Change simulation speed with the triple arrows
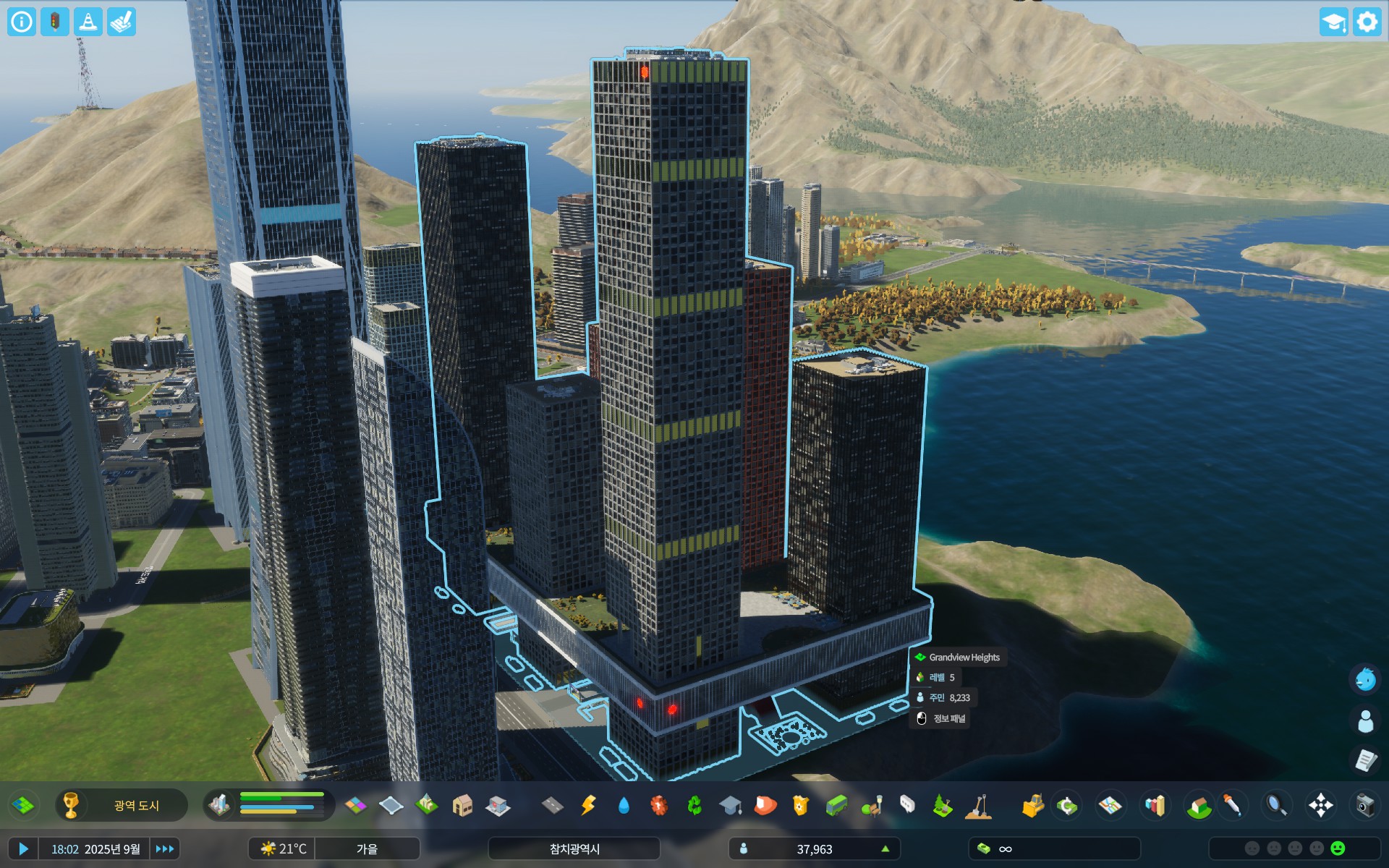Screen dimensions: 1389x868 pyautogui.click(x=165, y=848)
